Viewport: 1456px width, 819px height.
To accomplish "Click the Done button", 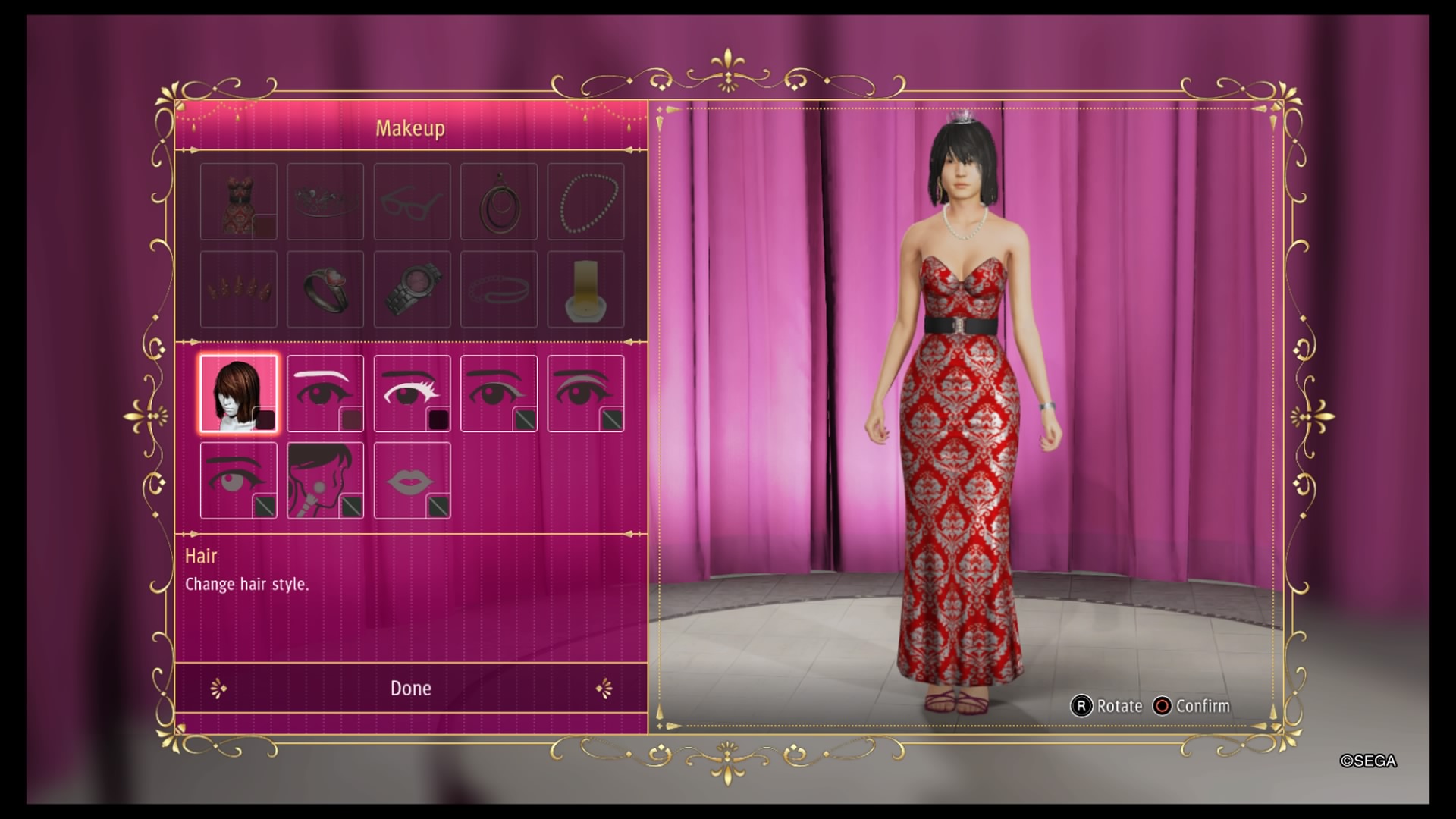I will pos(410,688).
